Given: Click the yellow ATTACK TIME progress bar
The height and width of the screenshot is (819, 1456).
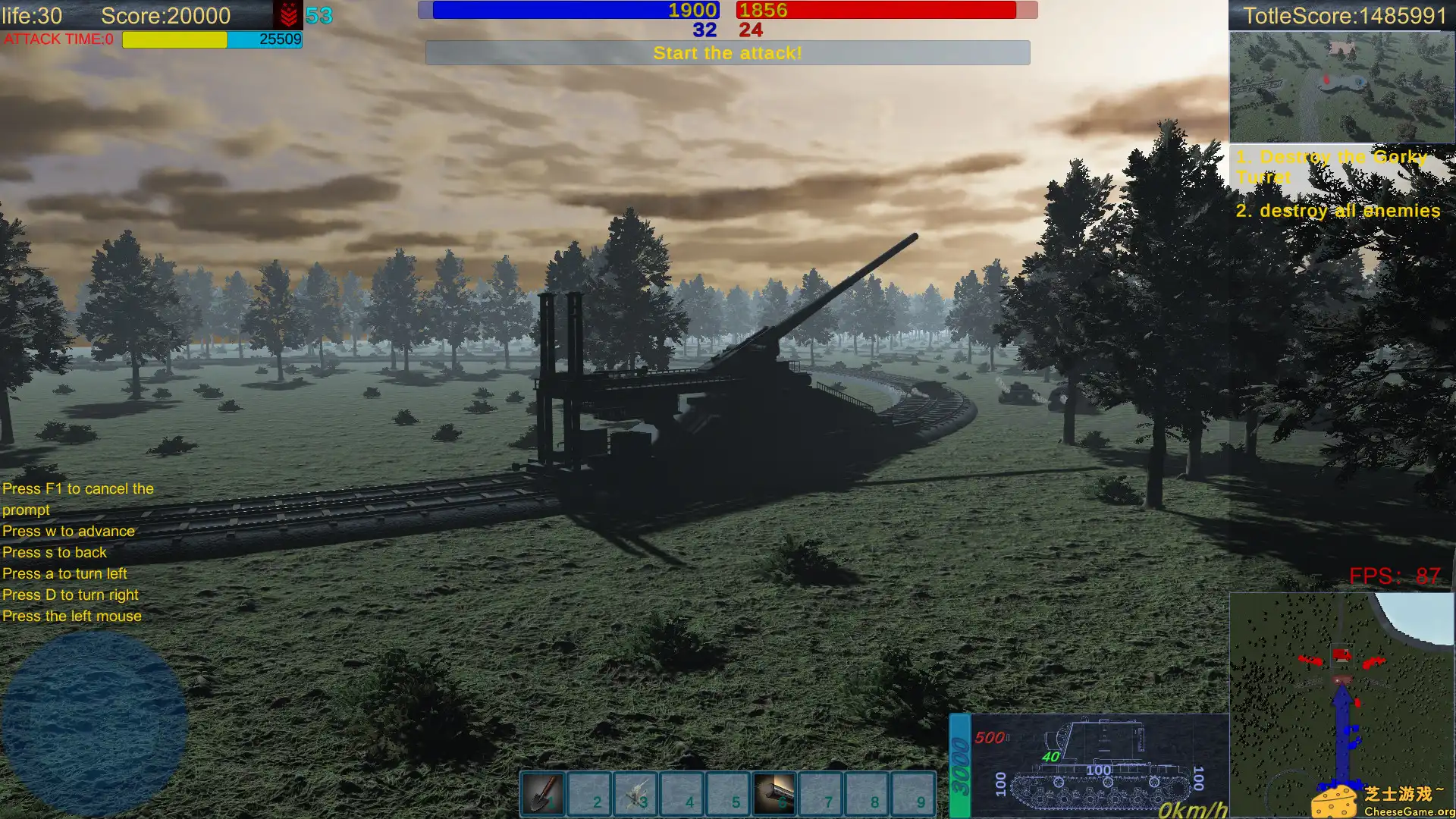Looking at the screenshot, I should click(x=174, y=39).
